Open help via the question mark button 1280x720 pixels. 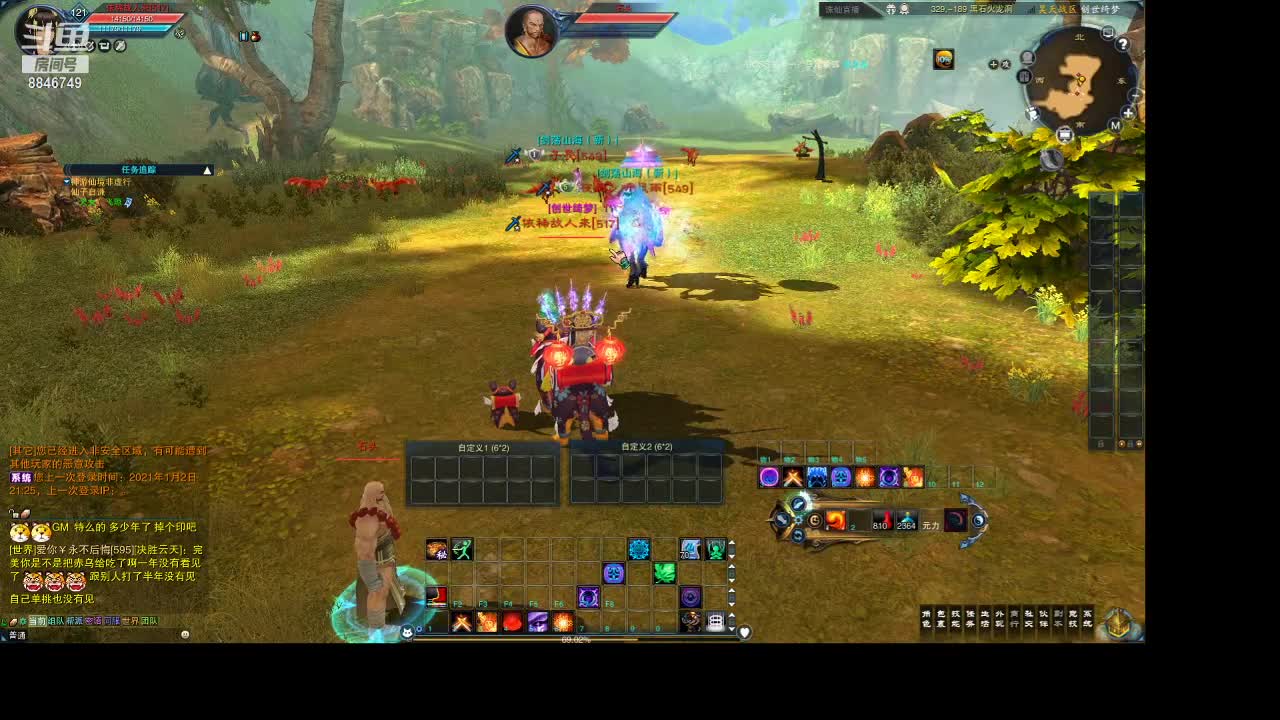point(1123,44)
